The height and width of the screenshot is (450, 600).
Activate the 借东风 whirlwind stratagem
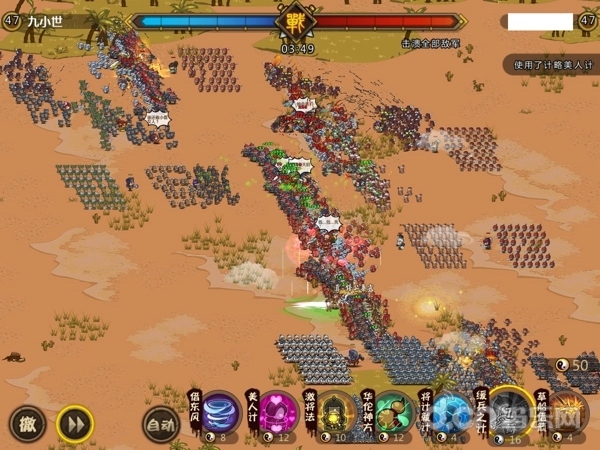(220, 412)
